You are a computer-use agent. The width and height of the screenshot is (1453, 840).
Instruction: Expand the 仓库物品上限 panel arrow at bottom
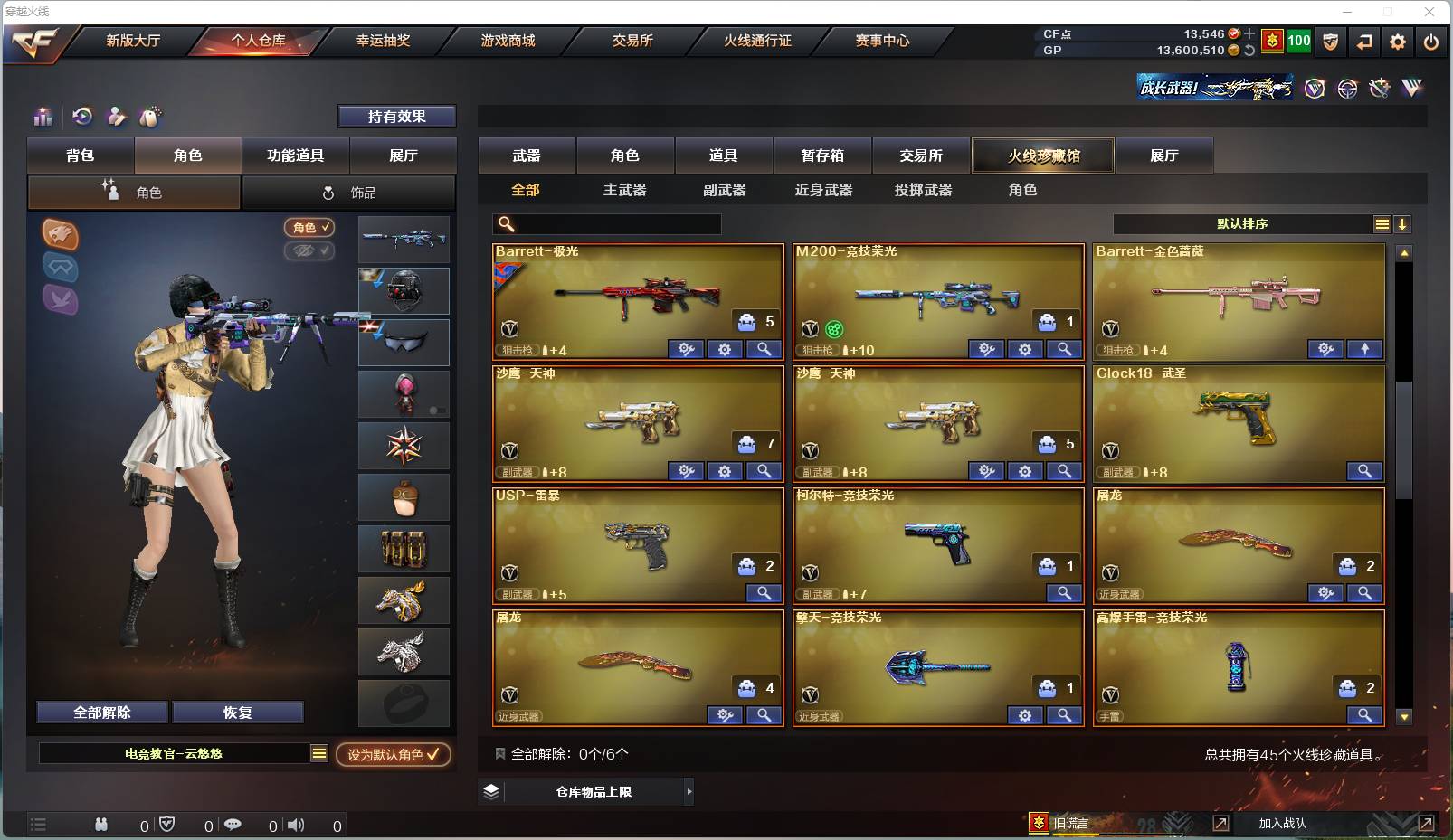(x=689, y=791)
